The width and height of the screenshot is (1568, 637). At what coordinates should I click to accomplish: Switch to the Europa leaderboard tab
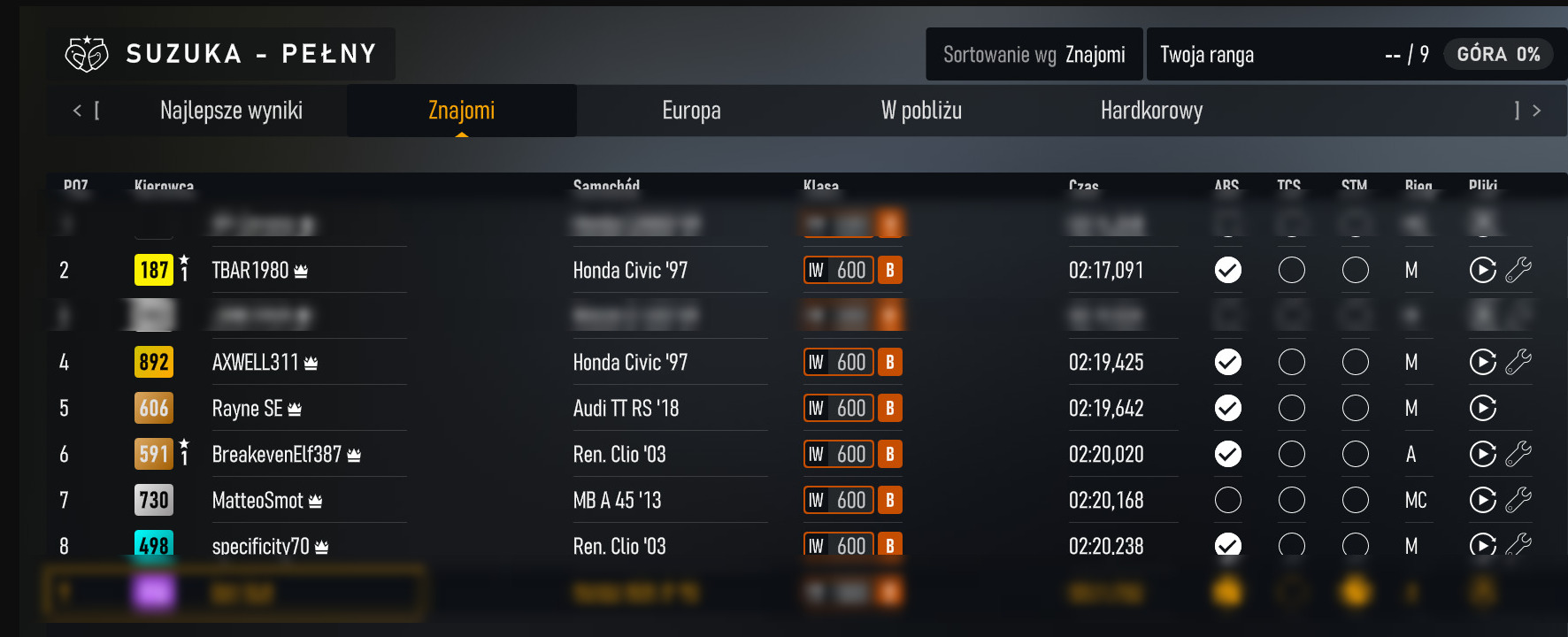click(691, 110)
